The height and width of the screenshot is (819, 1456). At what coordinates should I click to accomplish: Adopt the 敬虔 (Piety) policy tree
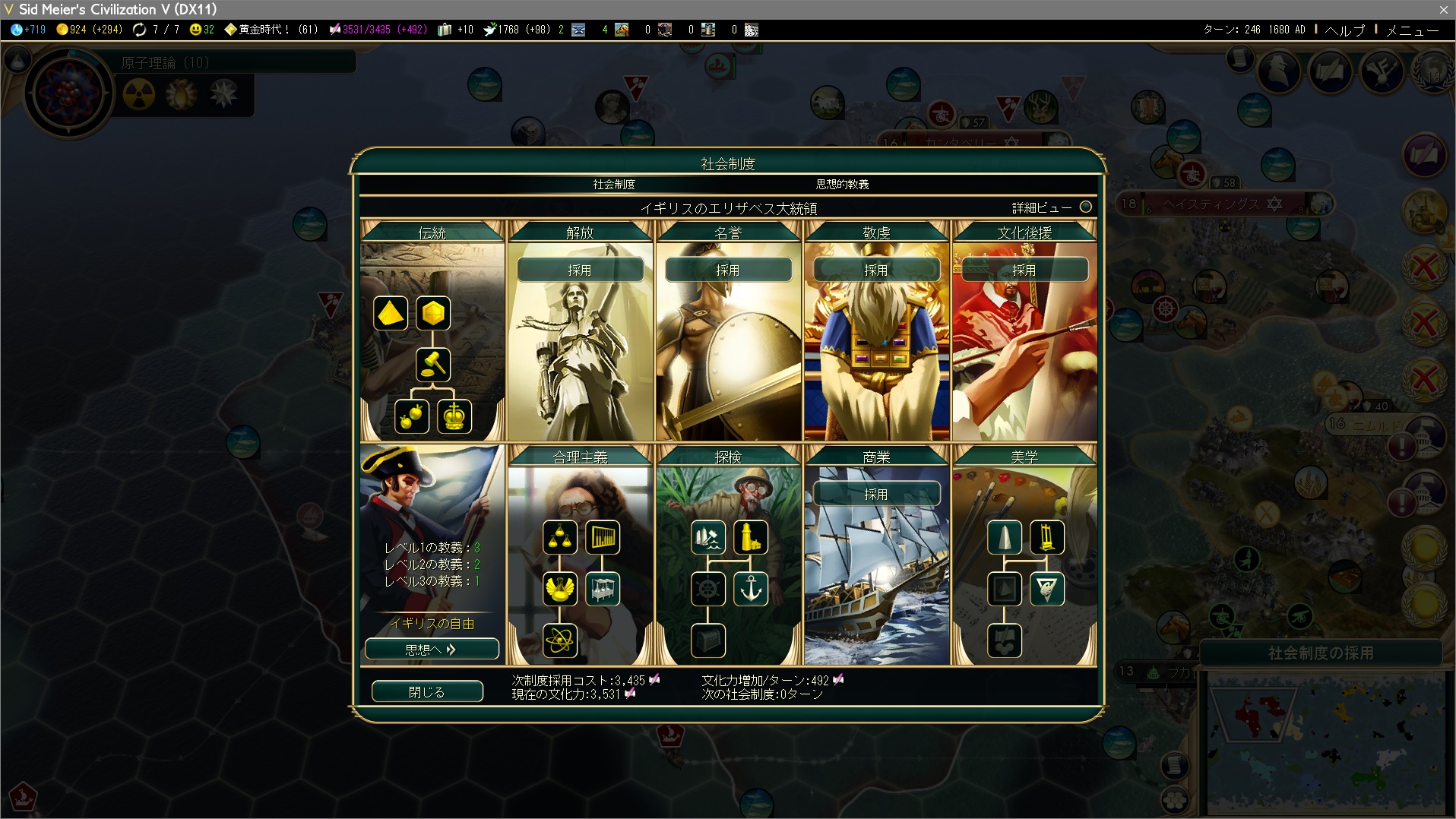[875, 270]
